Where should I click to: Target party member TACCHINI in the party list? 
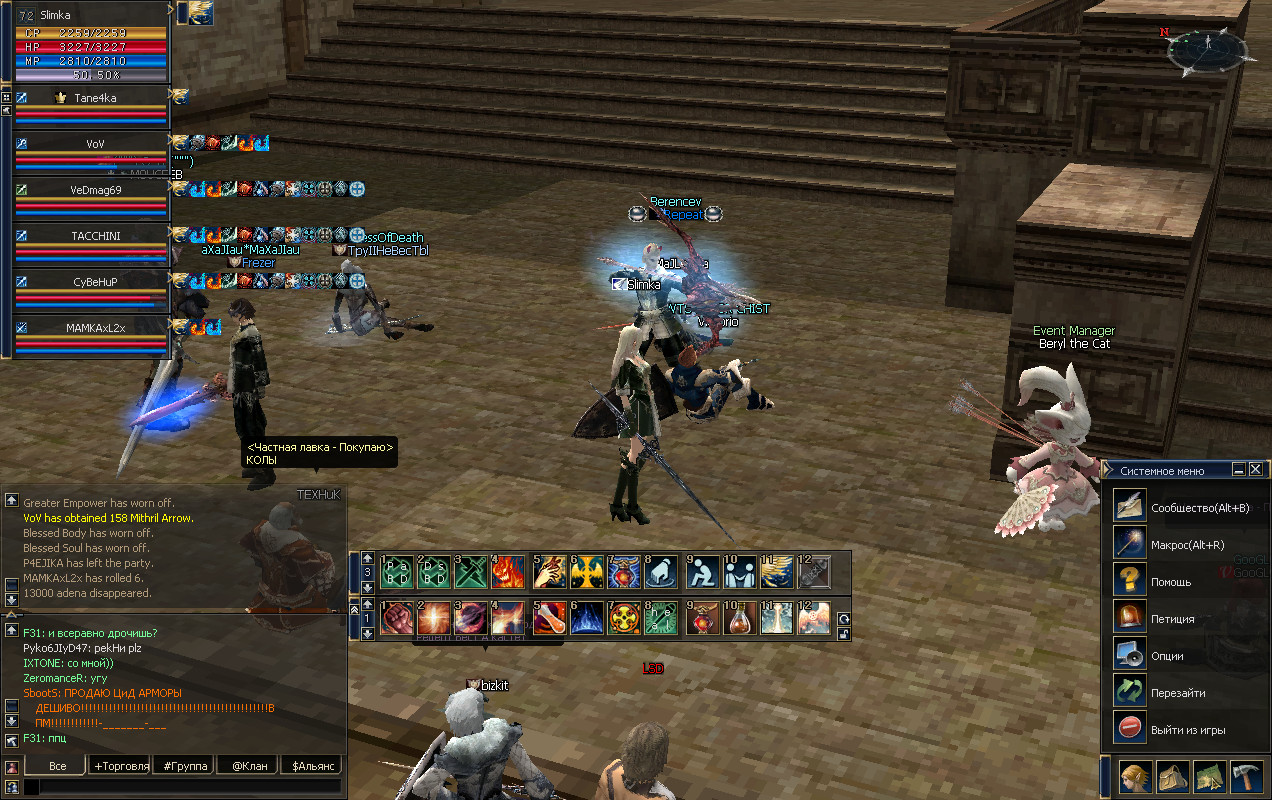94,236
